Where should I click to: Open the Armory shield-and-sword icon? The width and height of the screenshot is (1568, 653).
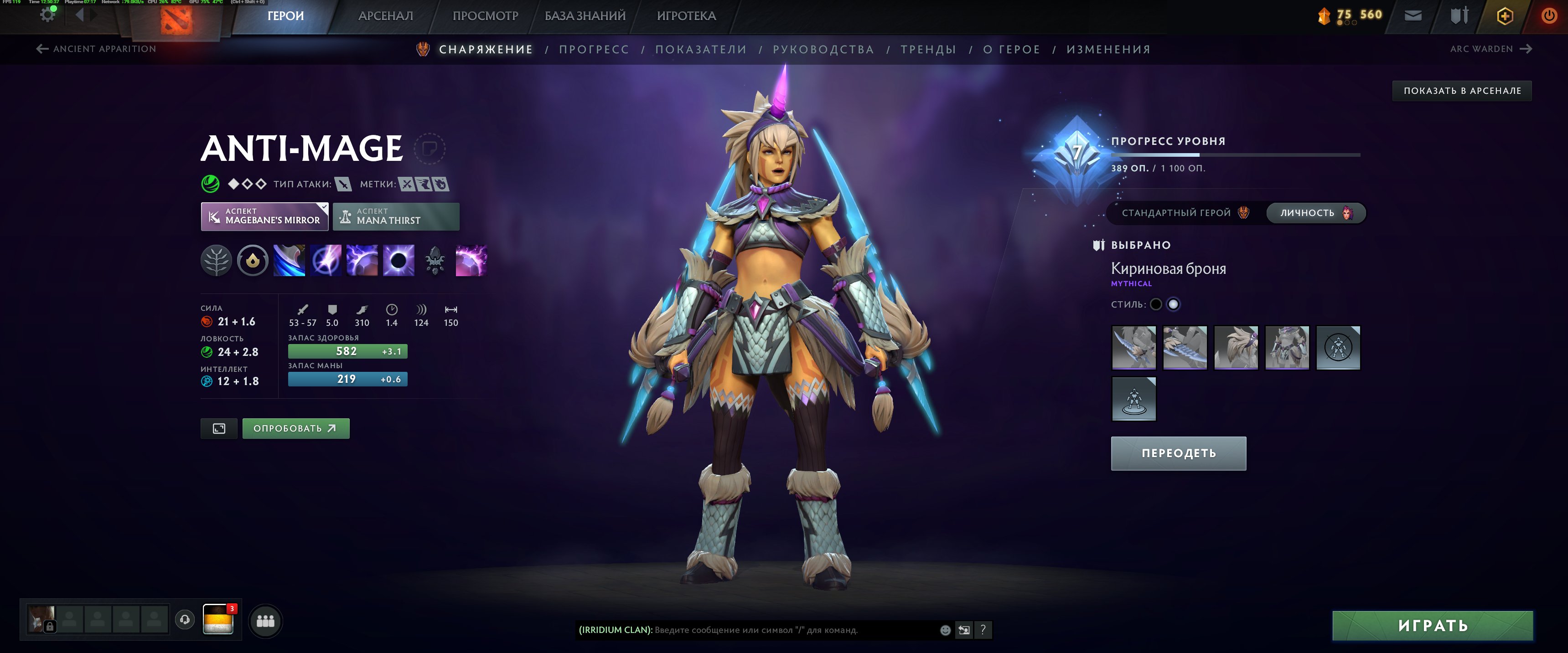coord(1459,15)
